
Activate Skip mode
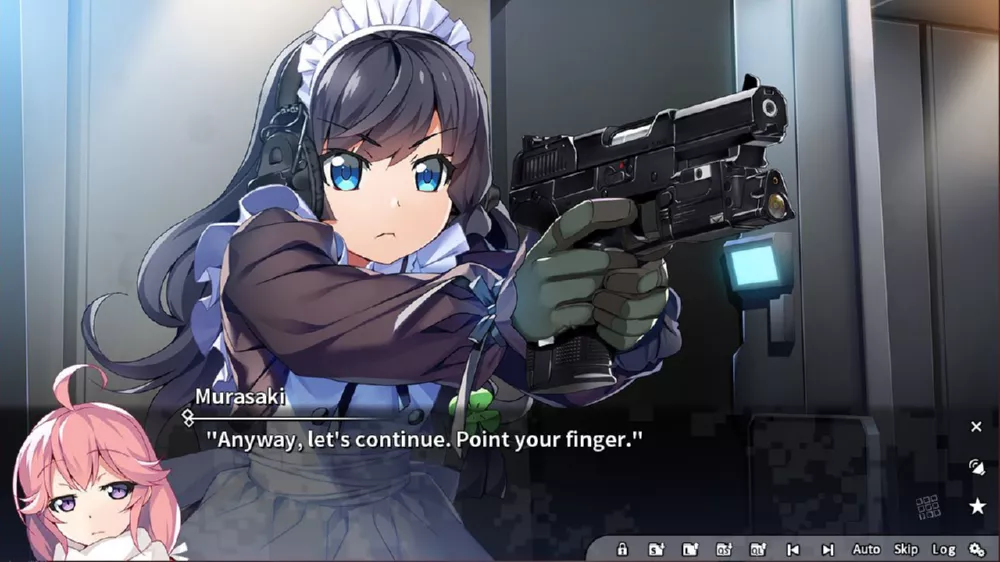coord(906,549)
